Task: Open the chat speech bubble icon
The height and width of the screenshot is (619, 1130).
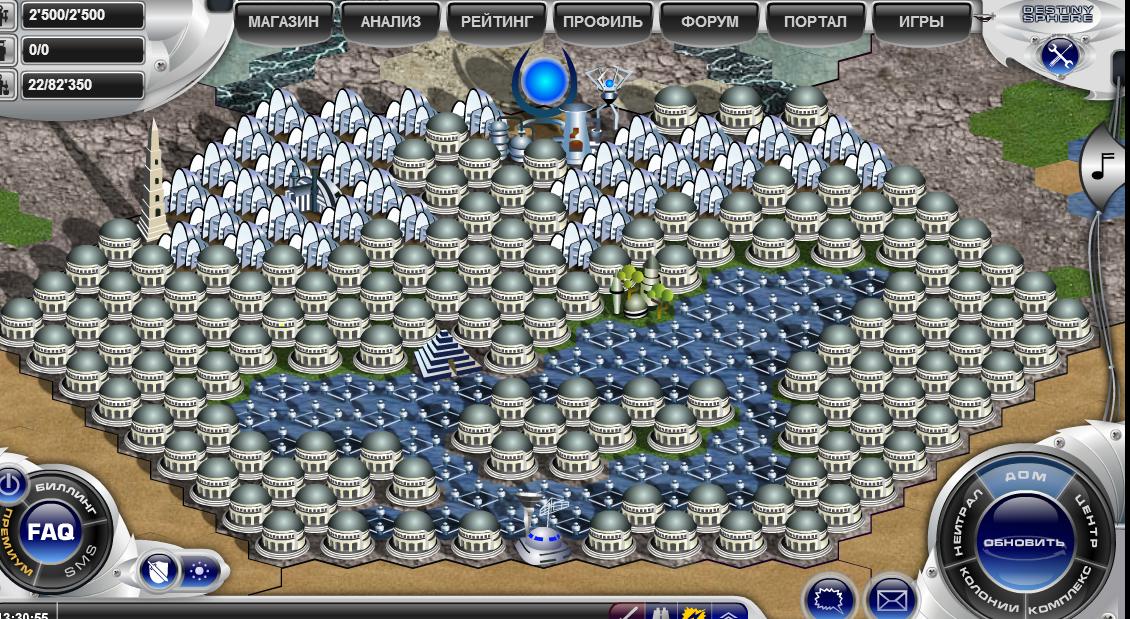Action: [x=830, y=599]
